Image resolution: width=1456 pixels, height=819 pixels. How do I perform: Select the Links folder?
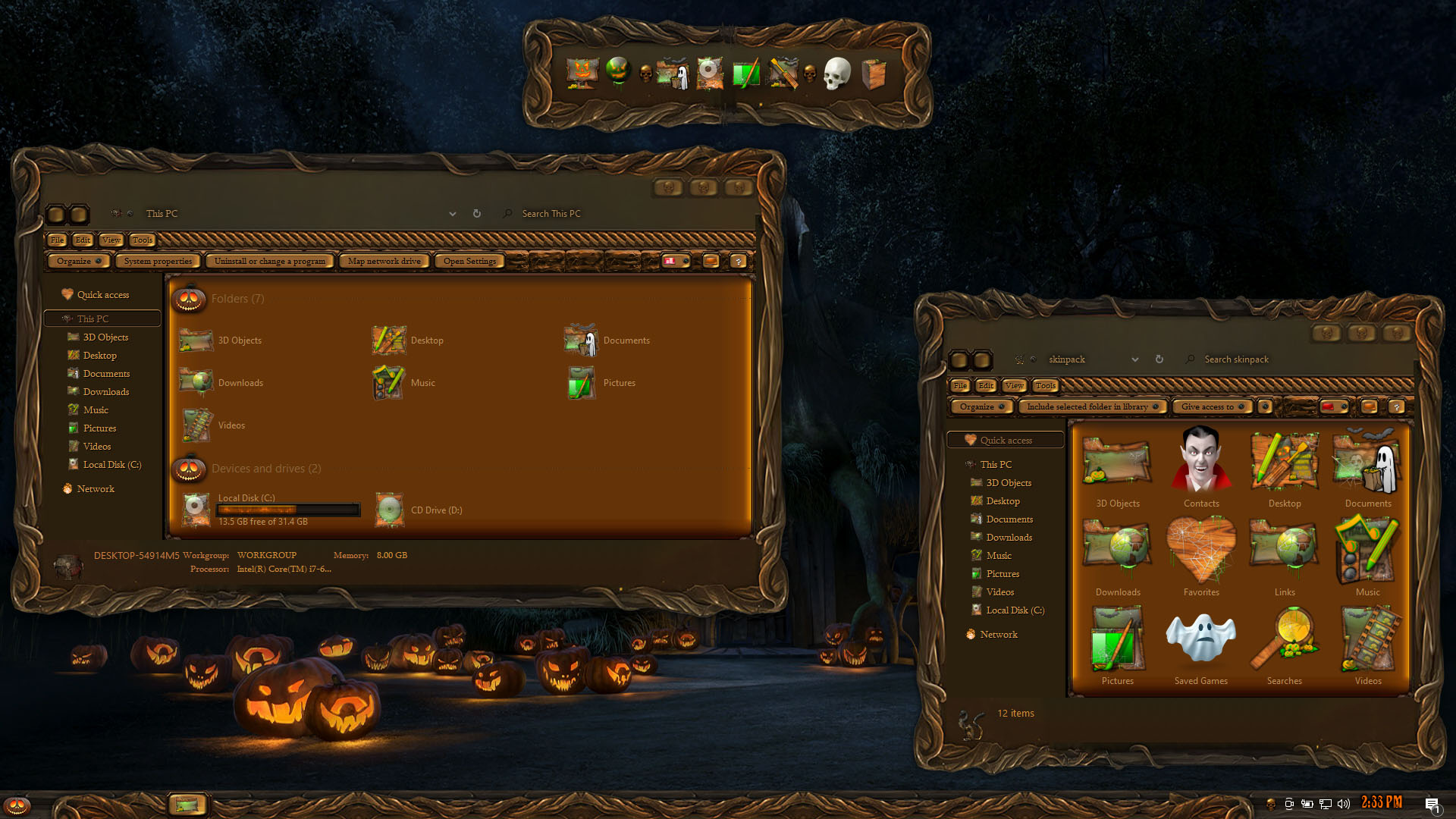pyautogui.click(x=1285, y=555)
